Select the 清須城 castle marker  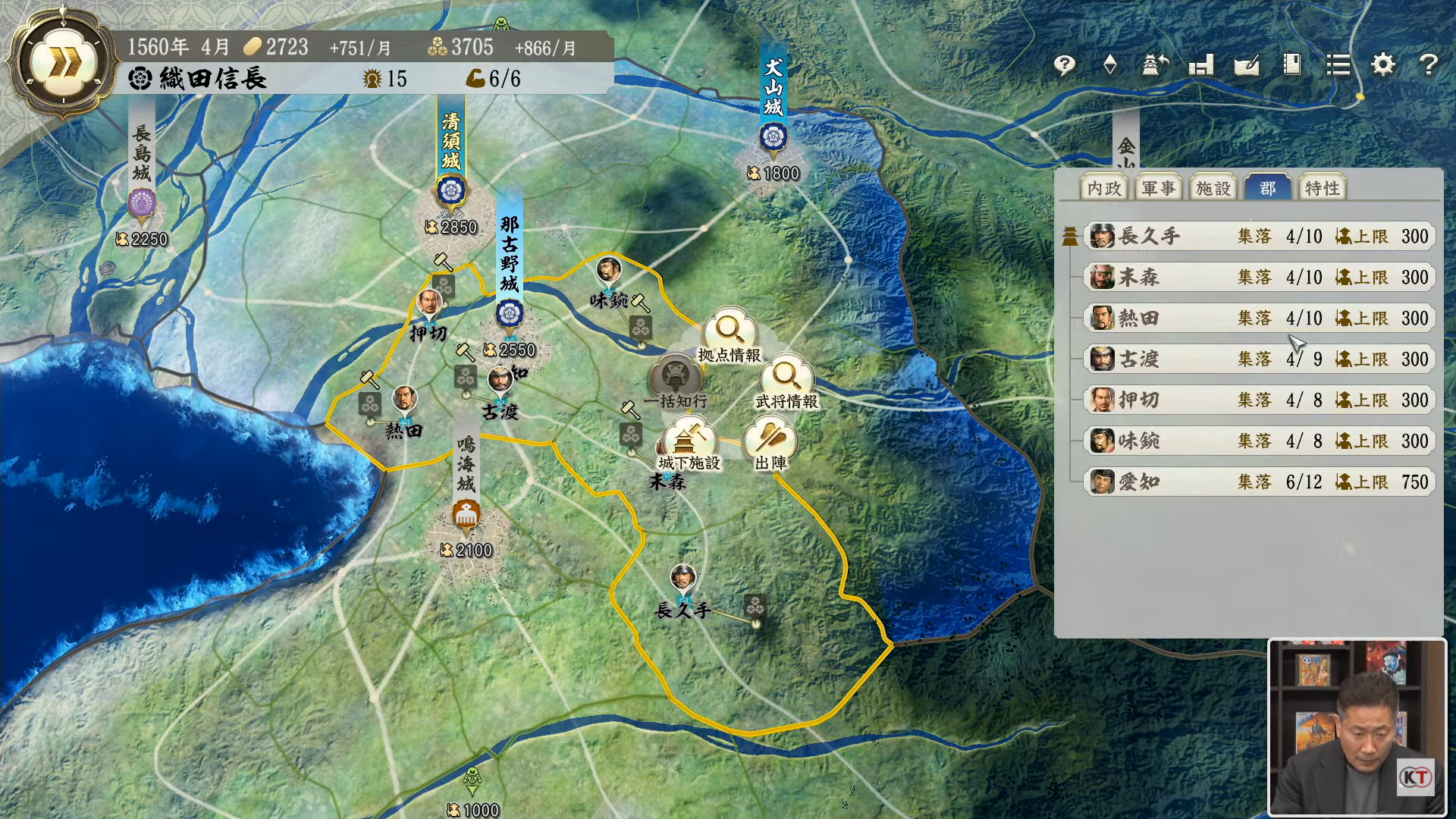coord(451,190)
